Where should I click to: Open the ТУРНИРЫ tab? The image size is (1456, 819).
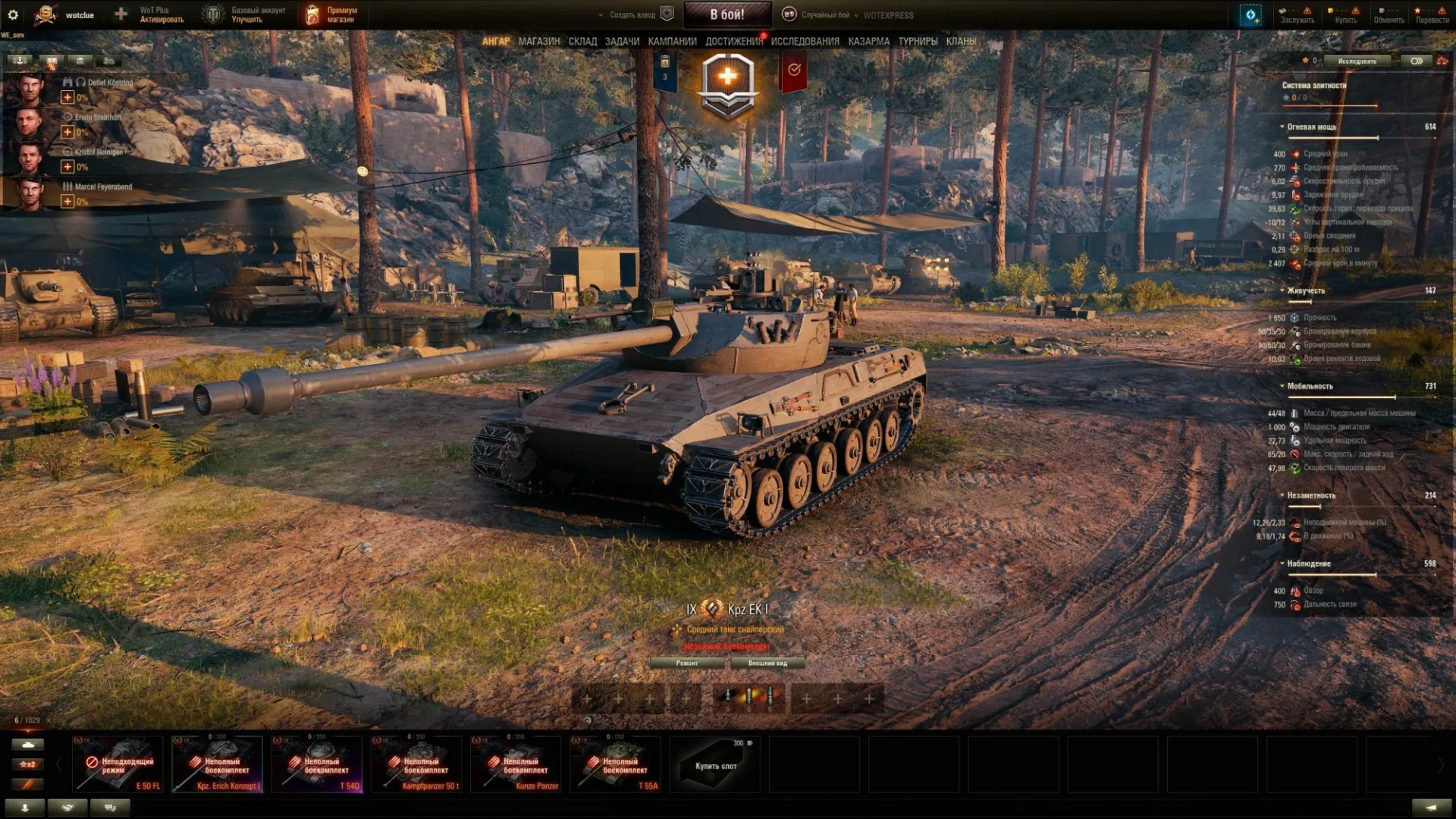point(918,41)
